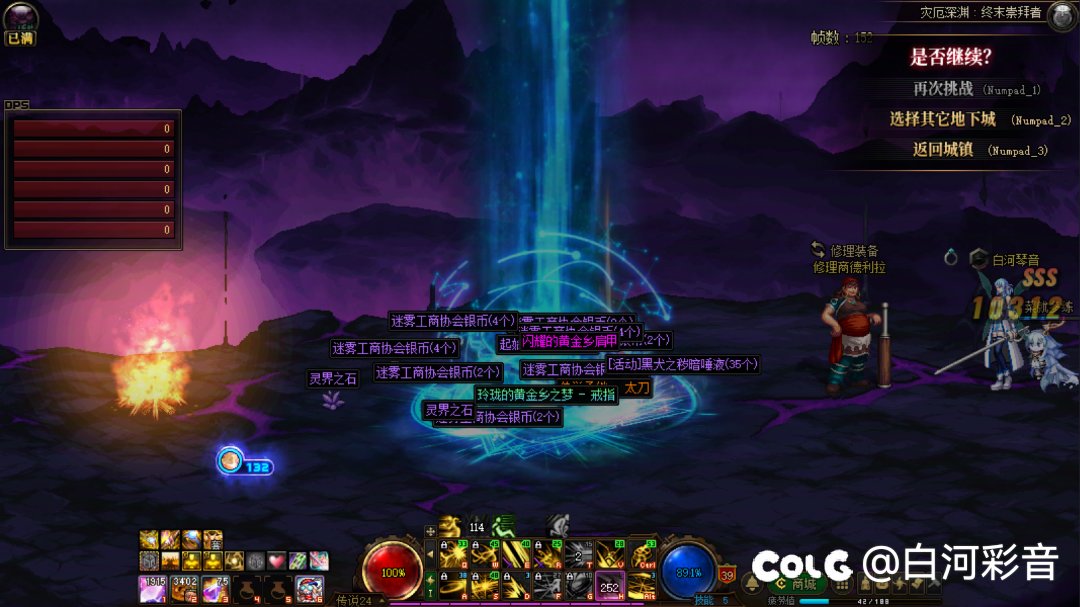Click the round emblem beside the dungeon name
The width and height of the screenshot is (1080, 607).
[x=1061, y=14]
